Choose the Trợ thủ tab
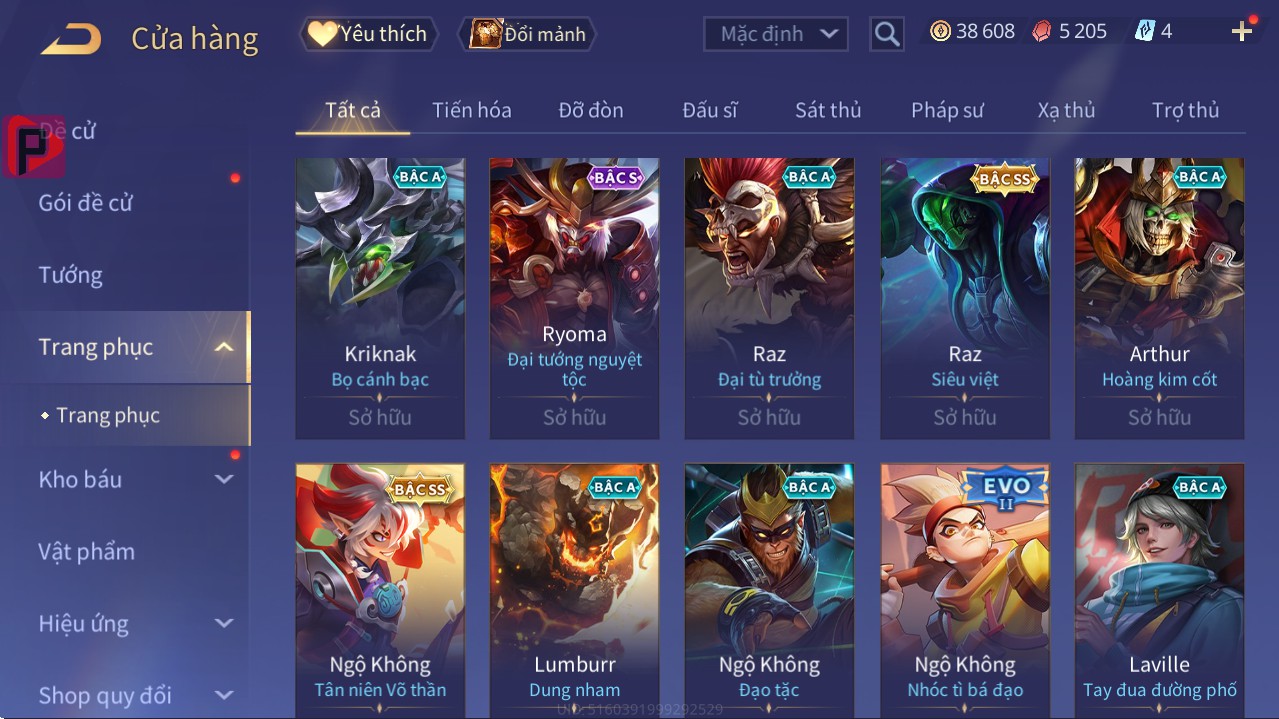The height and width of the screenshot is (719, 1279). [x=1185, y=110]
